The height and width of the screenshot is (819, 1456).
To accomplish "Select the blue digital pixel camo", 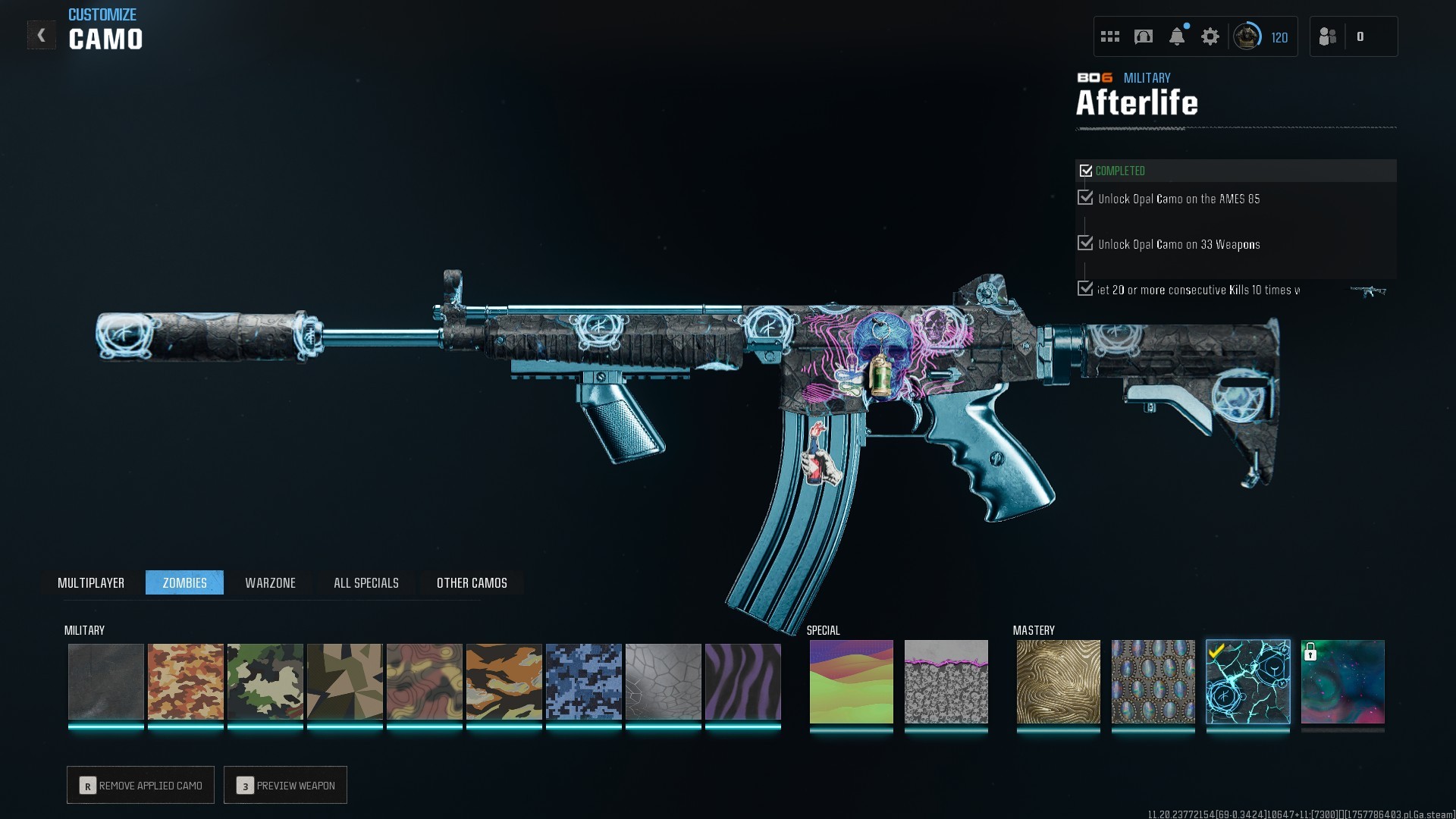I will click(583, 681).
